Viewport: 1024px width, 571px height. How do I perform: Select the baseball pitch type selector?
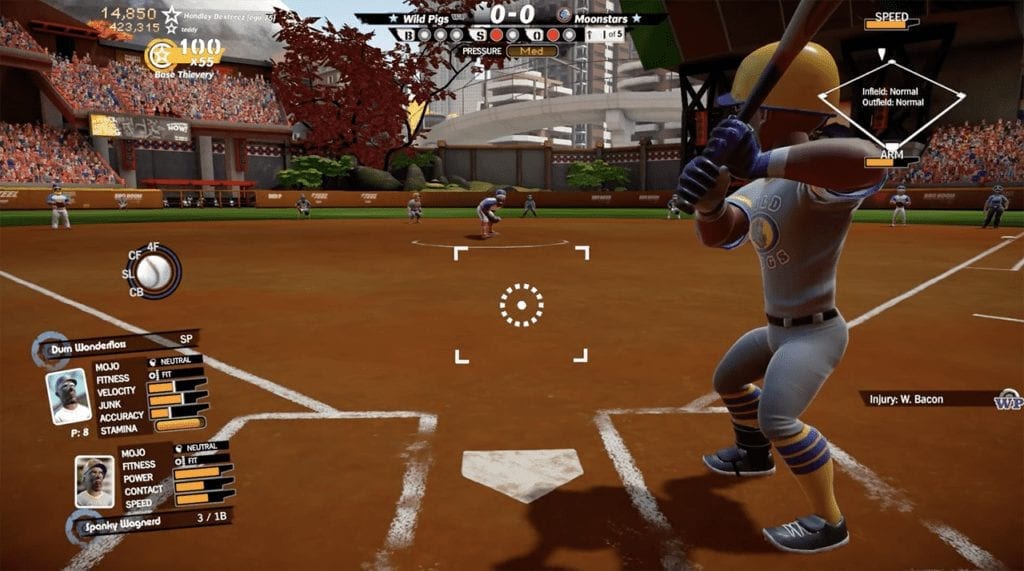click(154, 271)
